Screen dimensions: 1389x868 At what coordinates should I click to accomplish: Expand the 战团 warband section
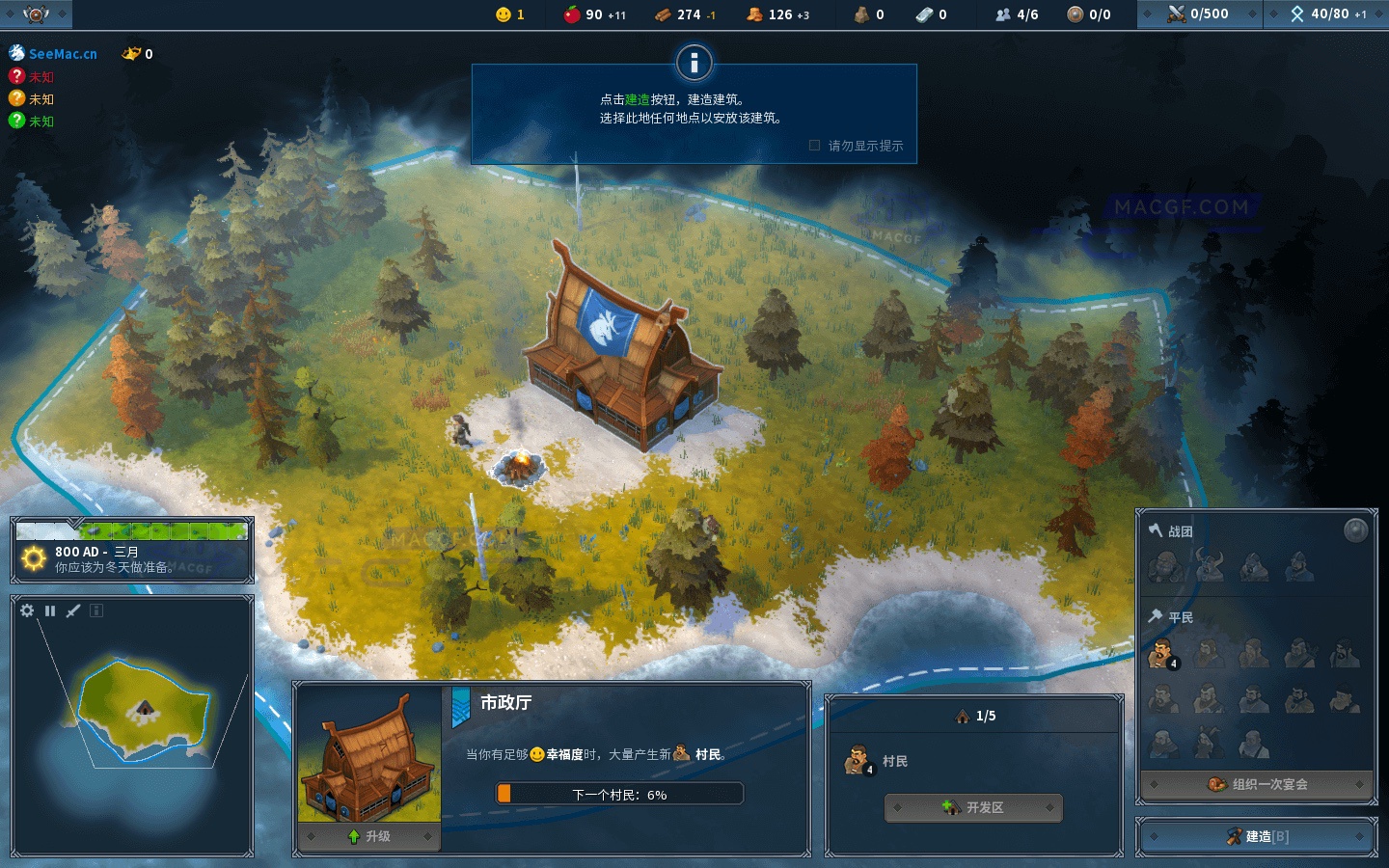(1177, 530)
